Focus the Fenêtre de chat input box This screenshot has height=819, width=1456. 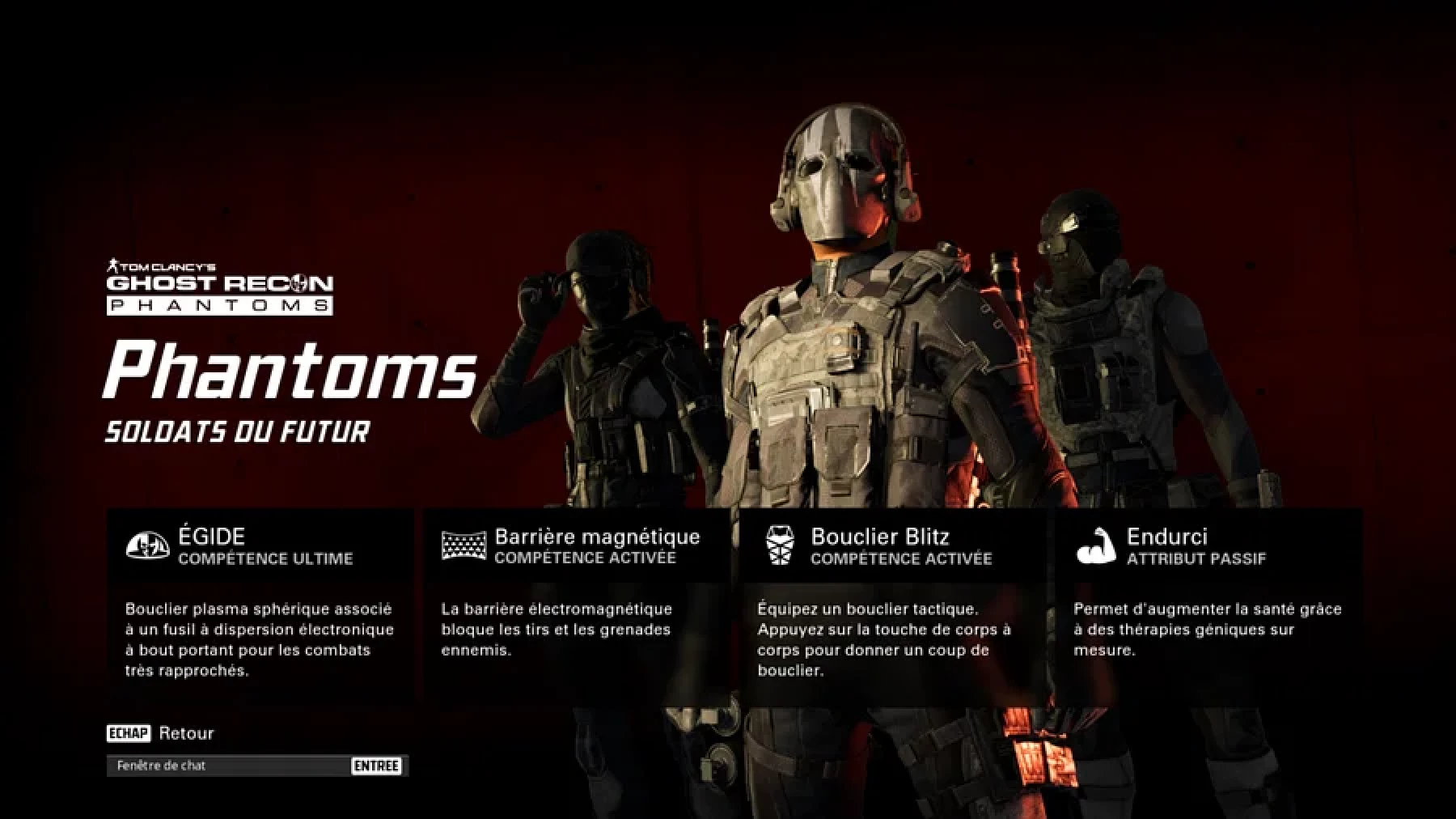[231, 766]
